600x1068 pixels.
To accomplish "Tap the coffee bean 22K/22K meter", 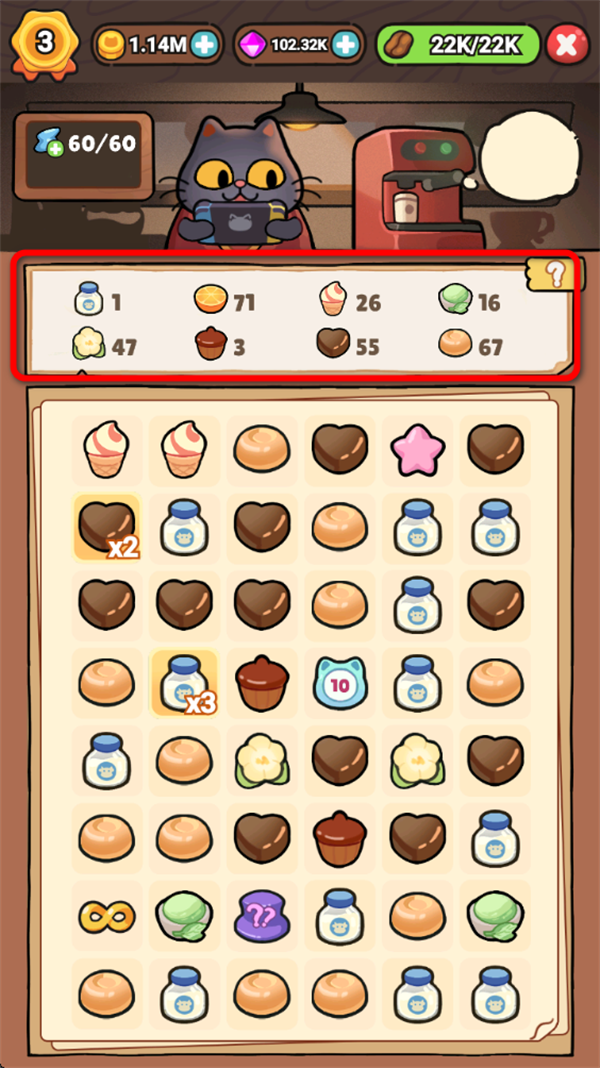I will coord(458,44).
